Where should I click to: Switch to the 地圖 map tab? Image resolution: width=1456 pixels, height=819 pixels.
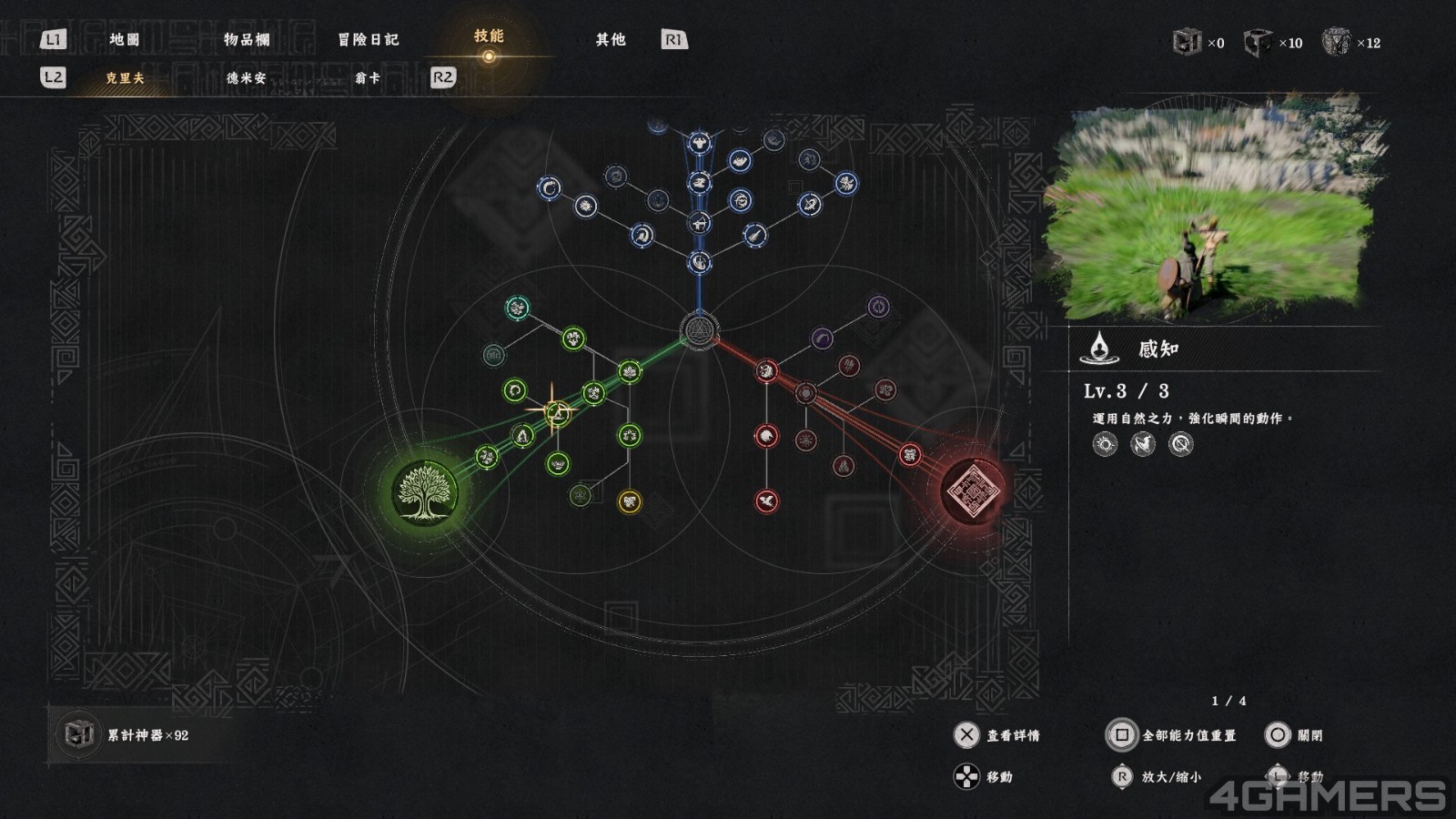point(125,39)
